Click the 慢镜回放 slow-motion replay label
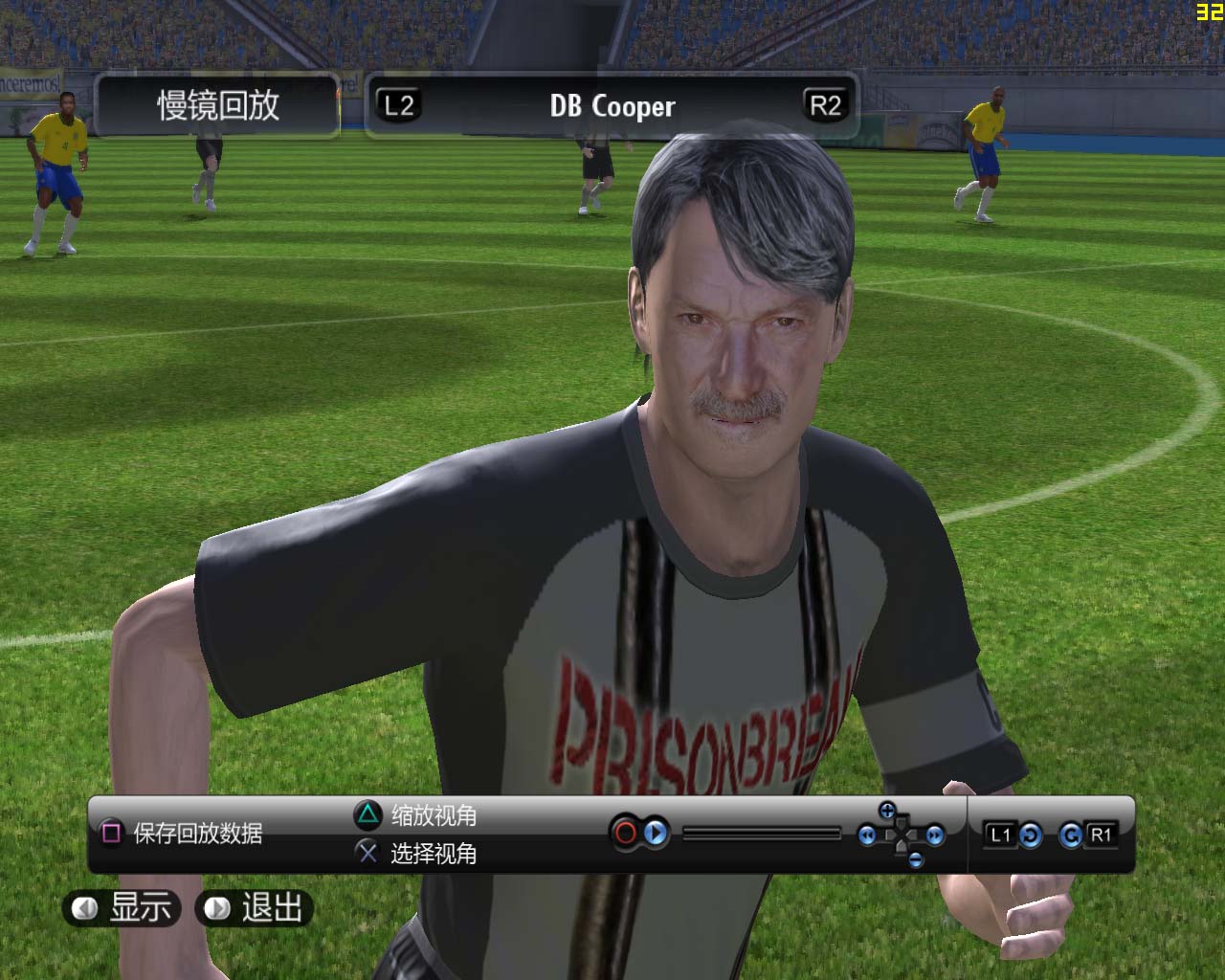The image size is (1225, 980). tap(218, 105)
